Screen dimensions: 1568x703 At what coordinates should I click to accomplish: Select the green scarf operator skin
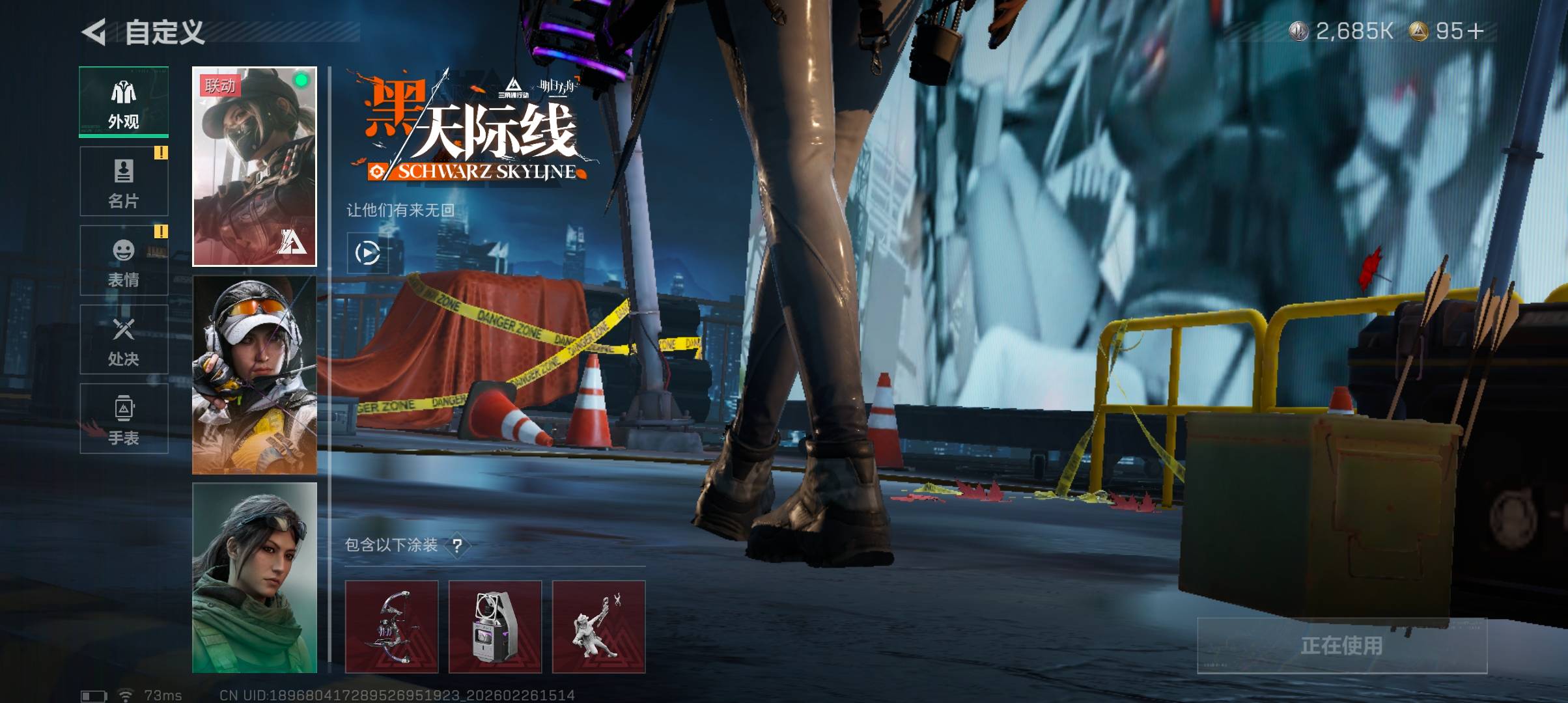click(255, 578)
